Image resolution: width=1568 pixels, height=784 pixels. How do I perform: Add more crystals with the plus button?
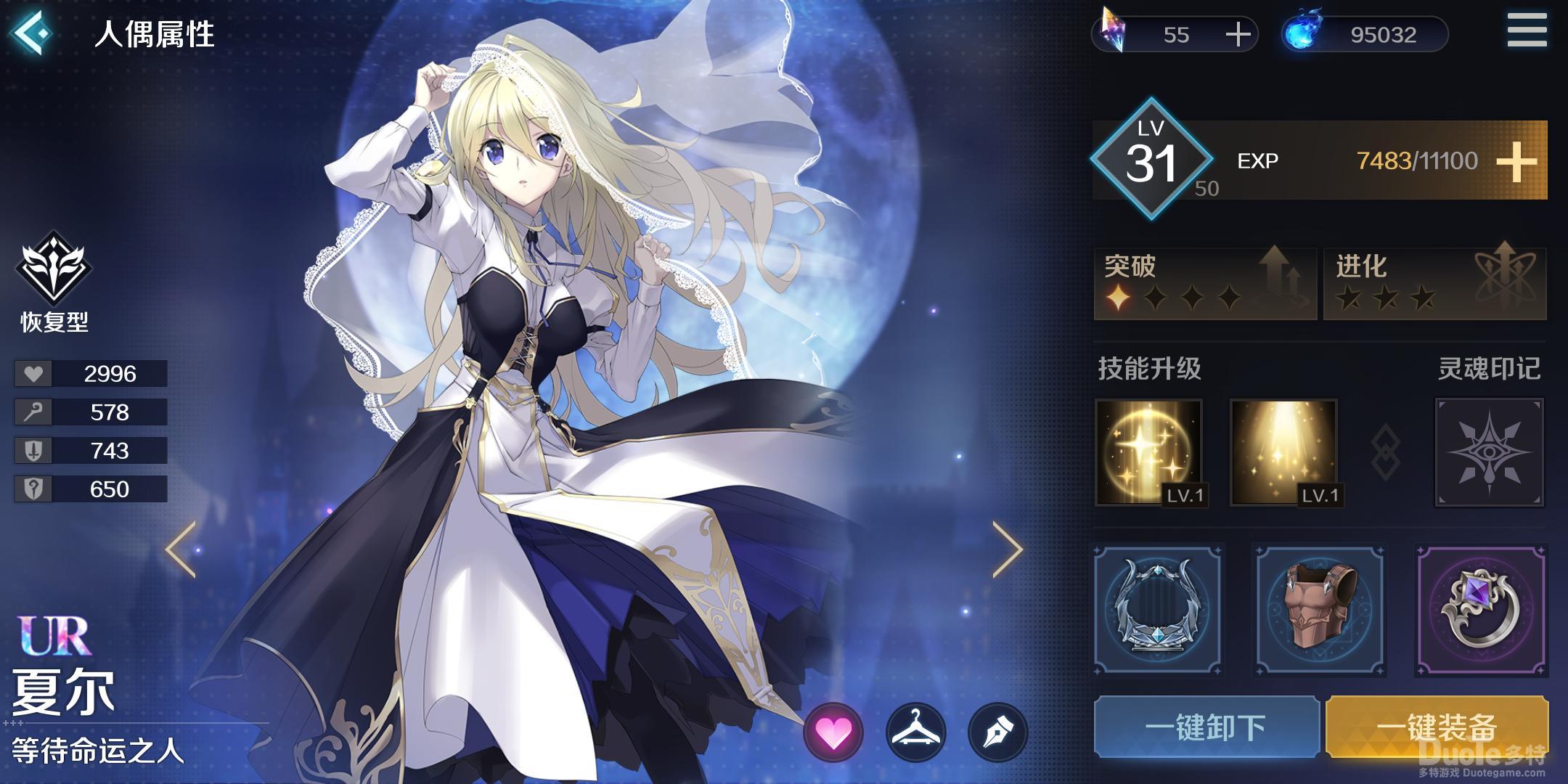[1238, 35]
